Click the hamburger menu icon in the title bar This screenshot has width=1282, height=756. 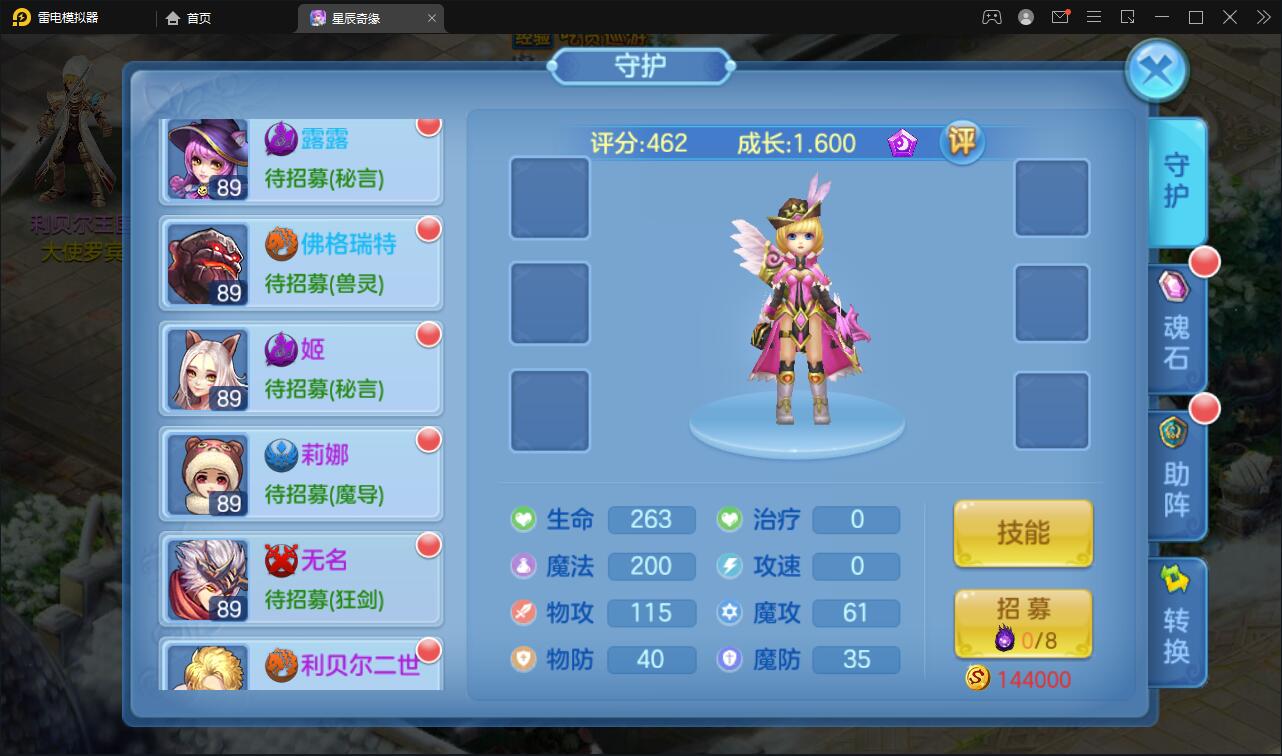click(1094, 17)
